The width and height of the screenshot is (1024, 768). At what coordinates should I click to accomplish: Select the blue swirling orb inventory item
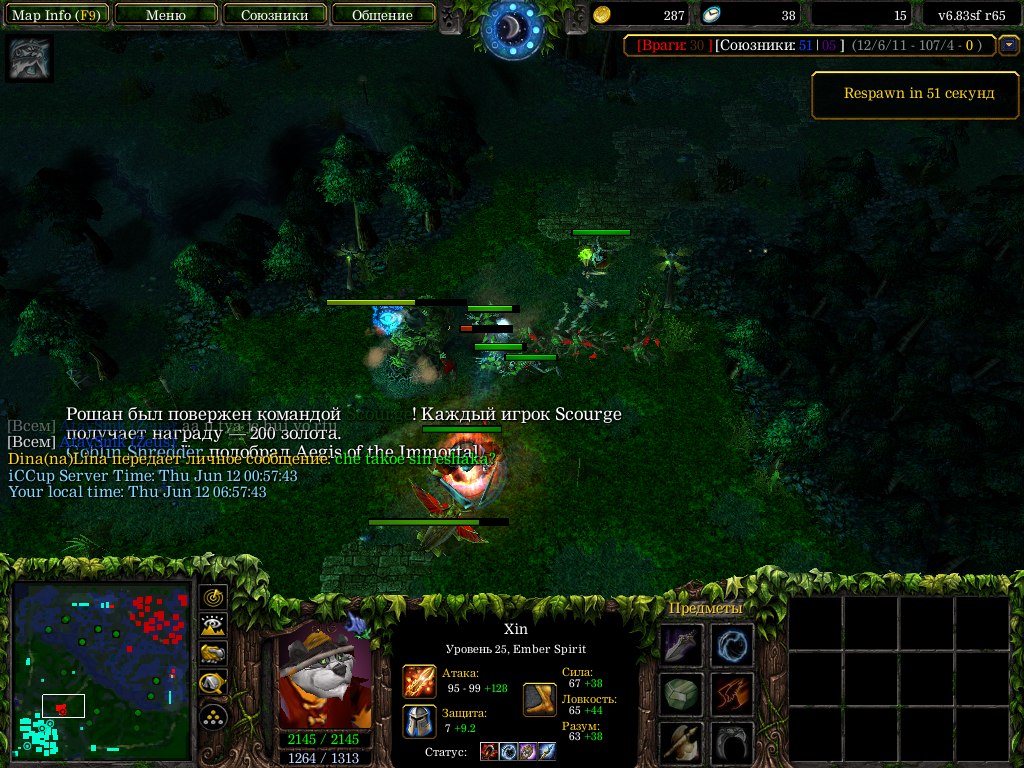[732, 646]
